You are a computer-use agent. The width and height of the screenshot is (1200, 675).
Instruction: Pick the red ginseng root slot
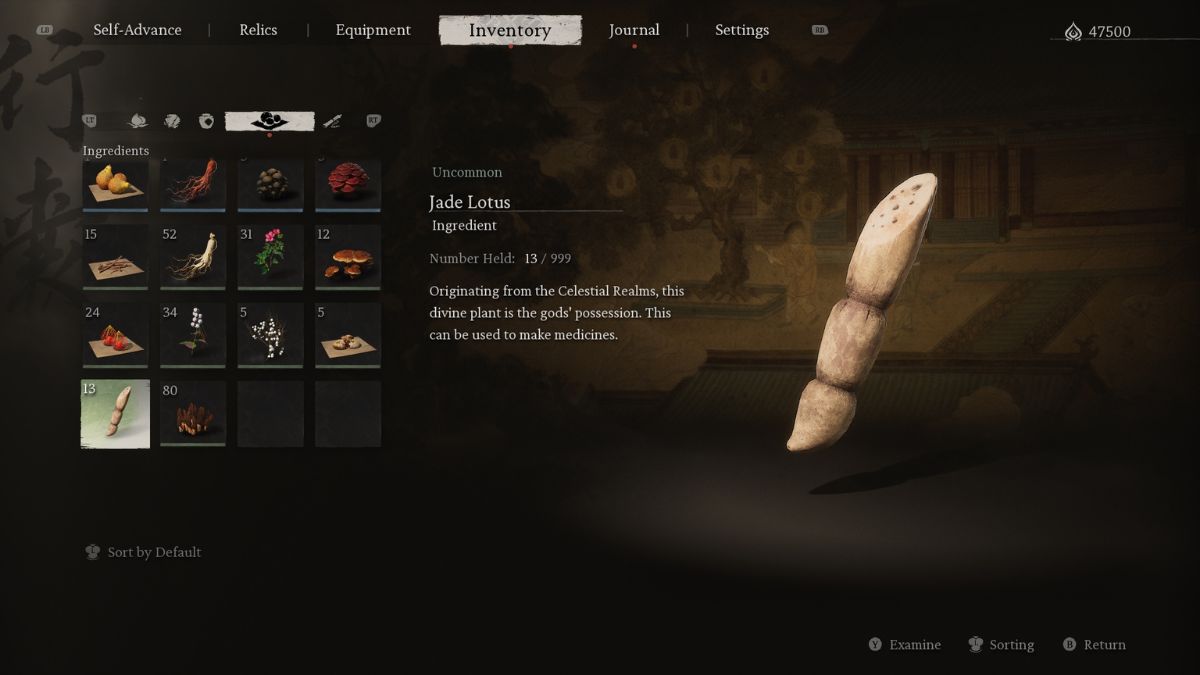tap(193, 184)
